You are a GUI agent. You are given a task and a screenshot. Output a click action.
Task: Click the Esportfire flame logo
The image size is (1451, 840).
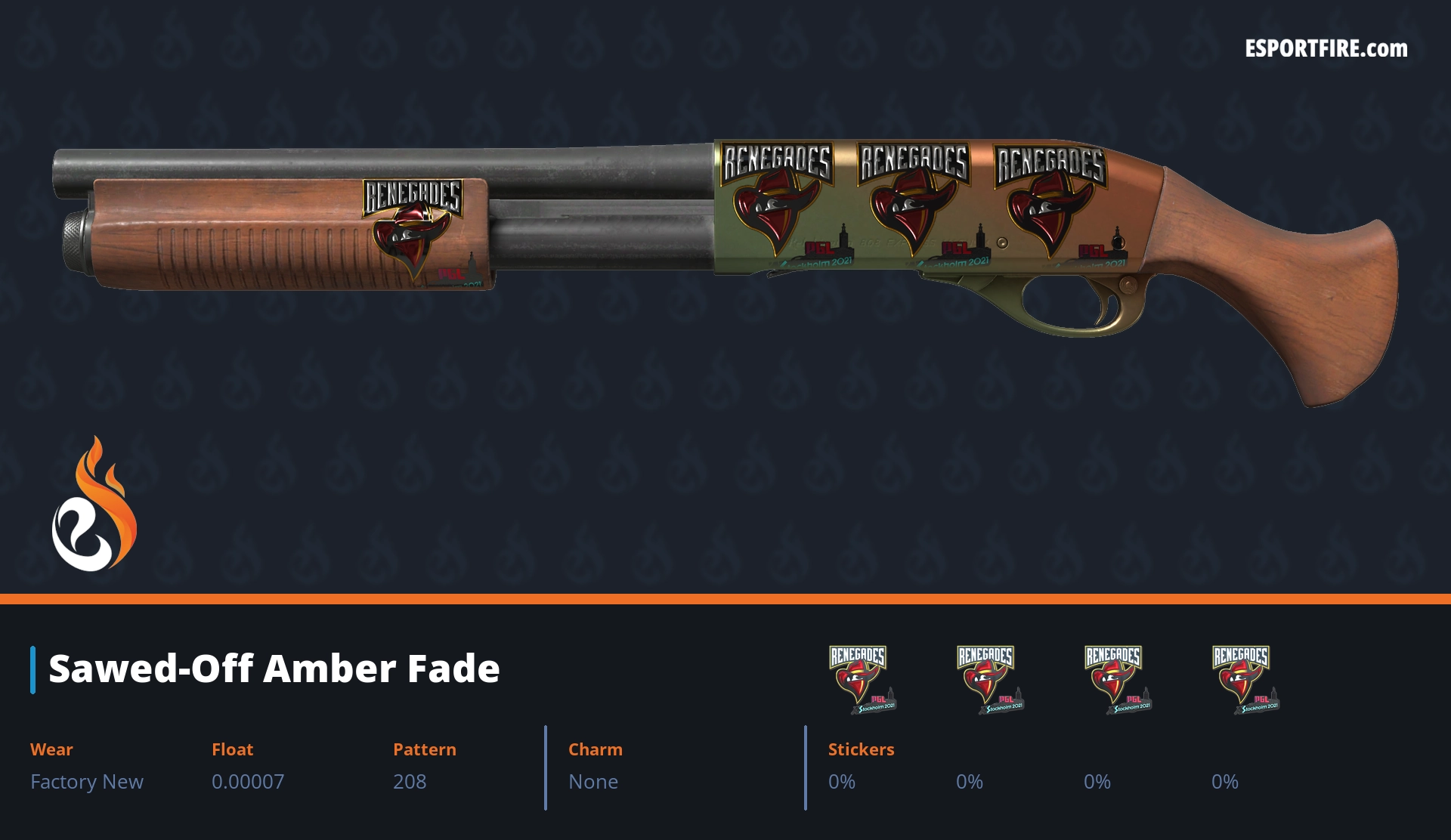(x=94, y=506)
